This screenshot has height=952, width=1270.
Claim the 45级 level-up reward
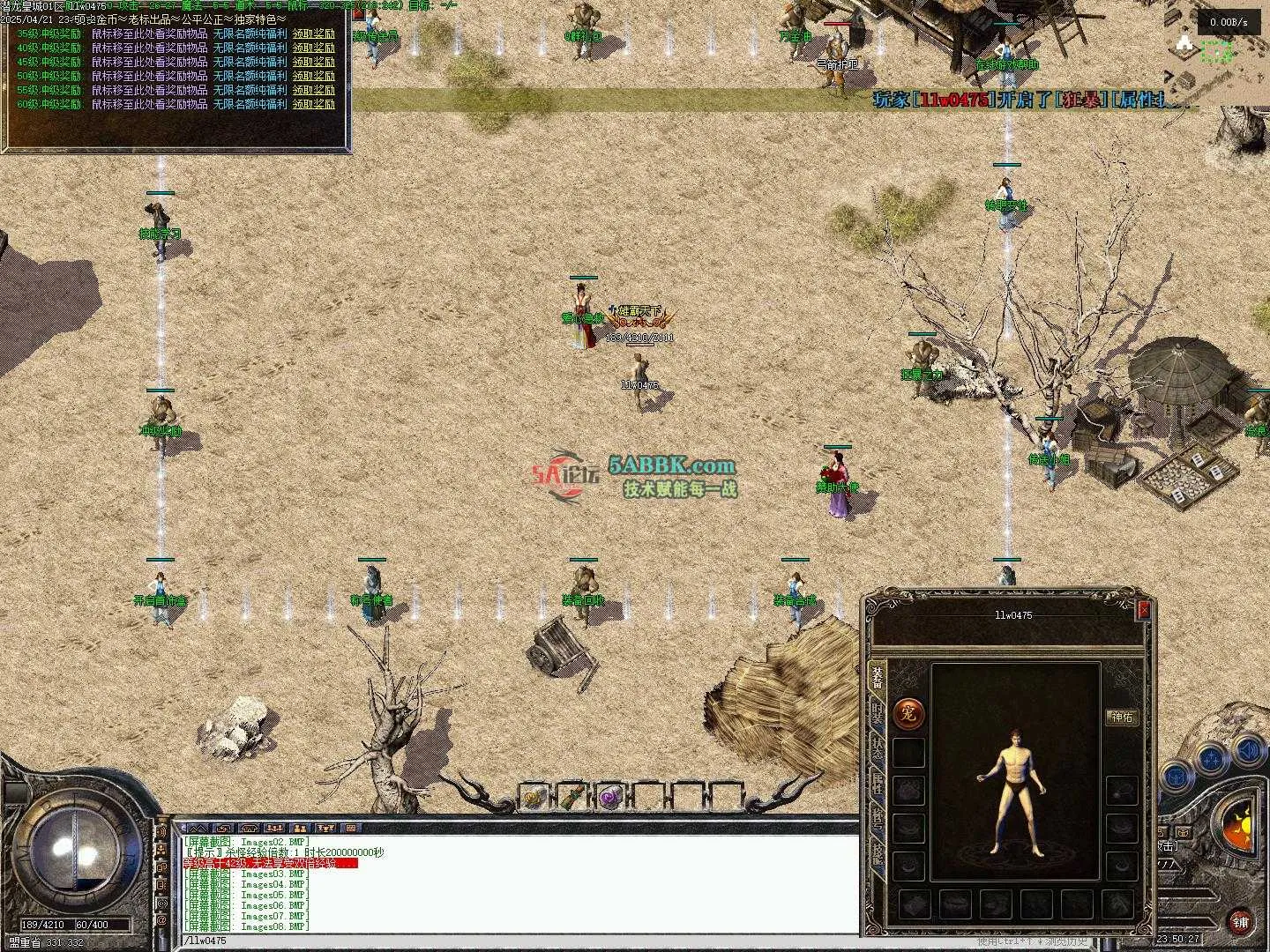[x=314, y=62]
